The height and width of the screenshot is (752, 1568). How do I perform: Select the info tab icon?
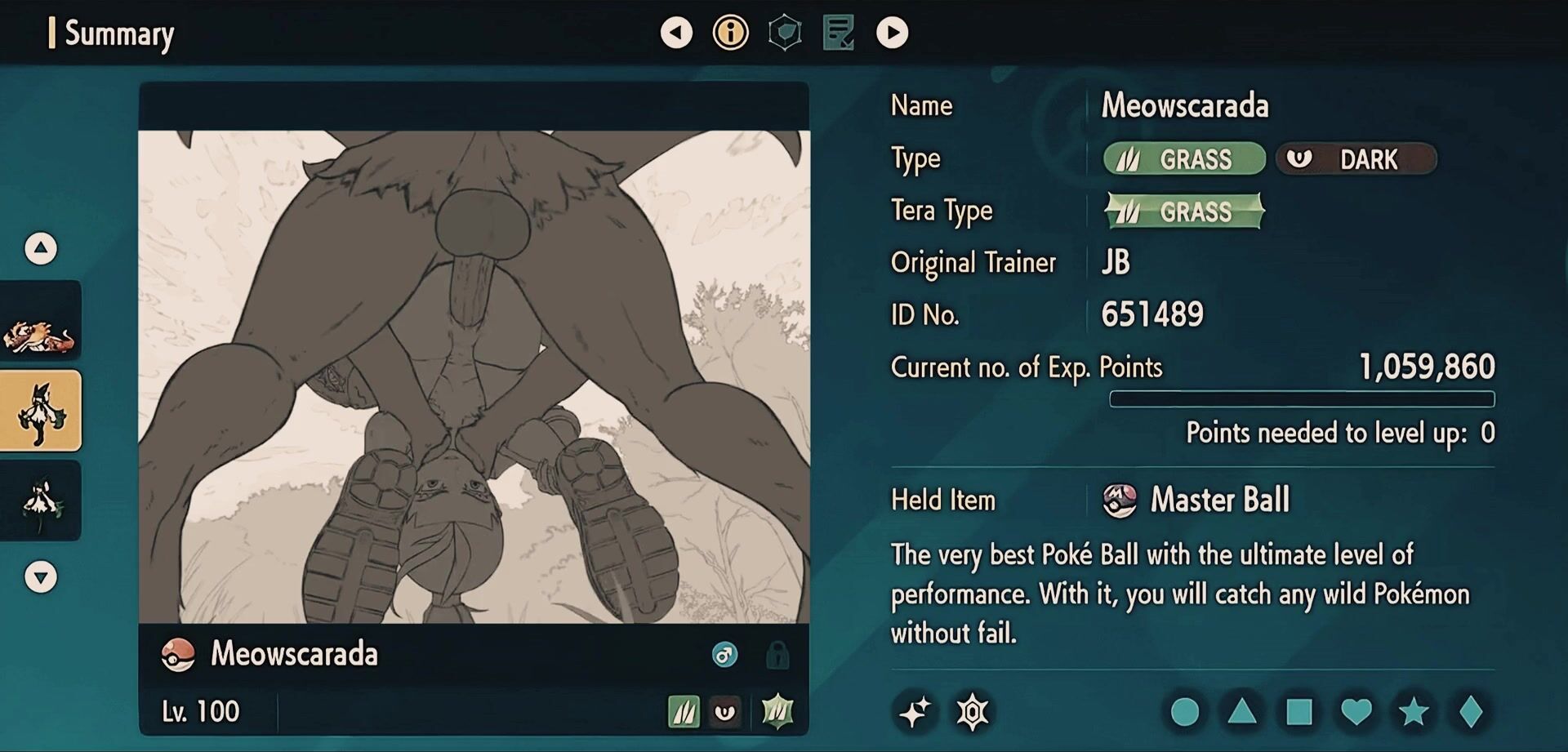click(x=730, y=33)
